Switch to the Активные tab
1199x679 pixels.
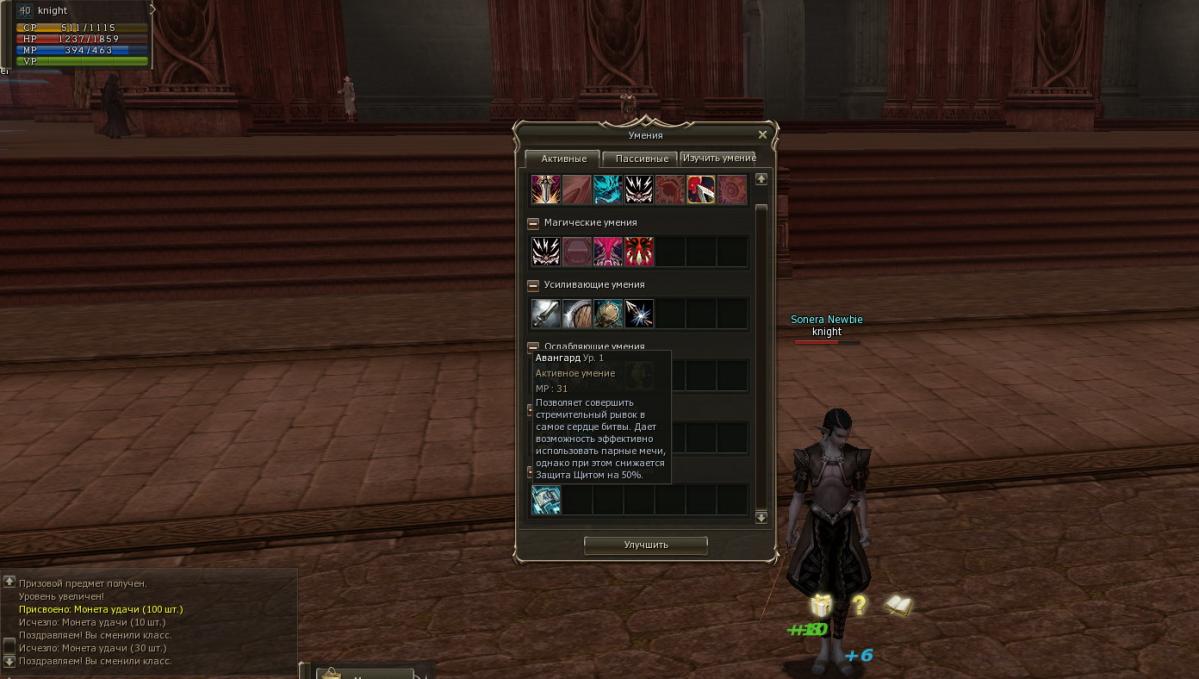563,159
